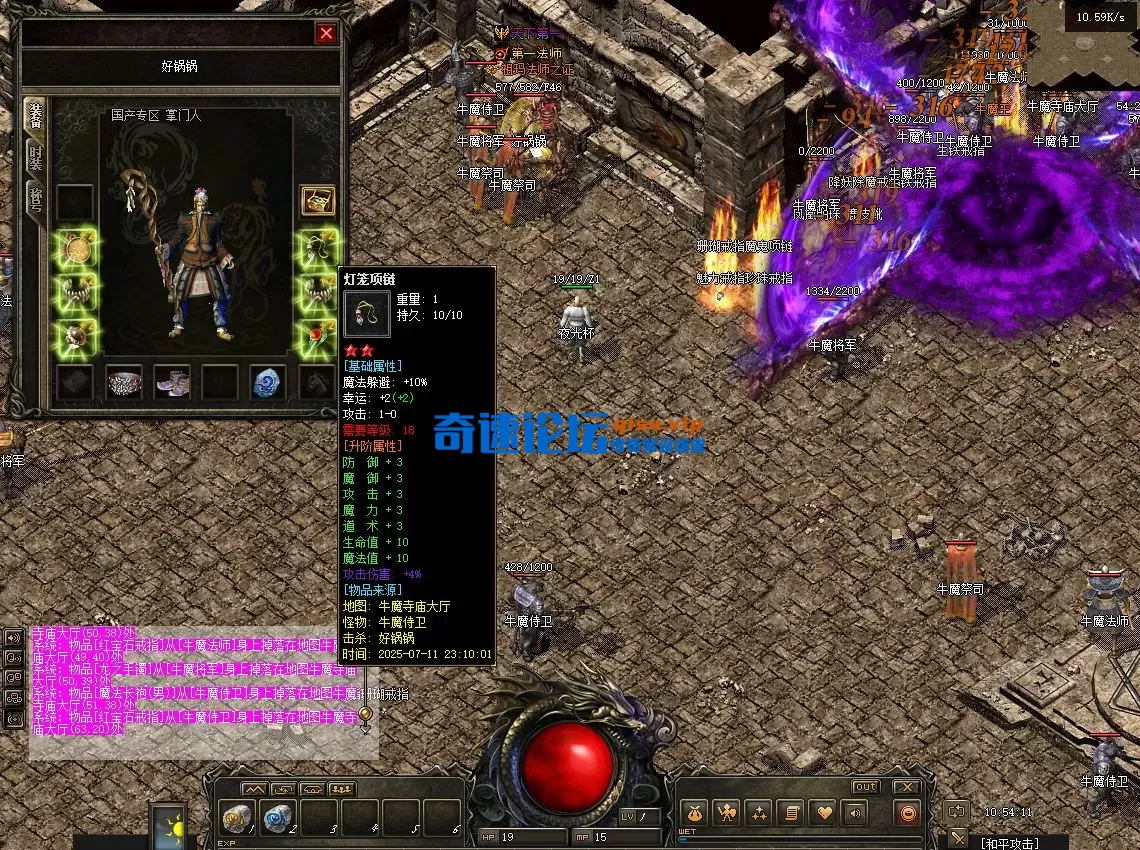Open the bag with the money pouch icon
Screen dimensions: 1140x850
pos(694,813)
